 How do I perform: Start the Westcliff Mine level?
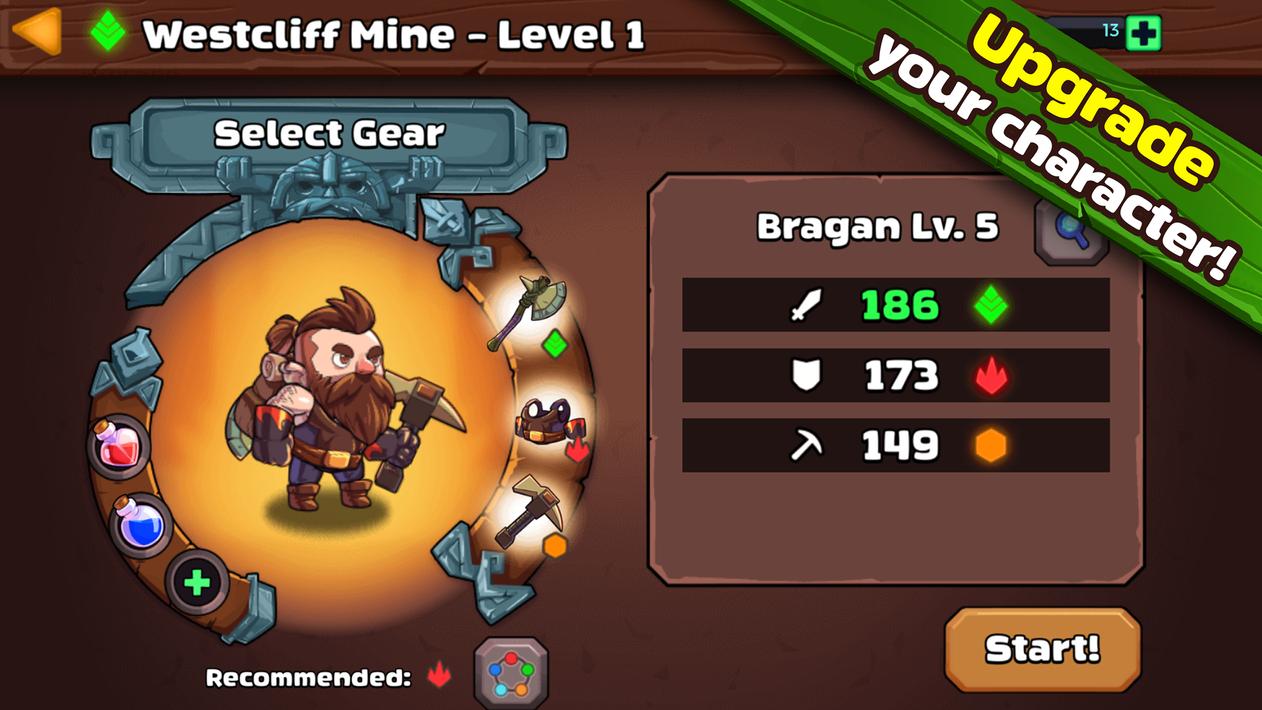click(1042, 649)
